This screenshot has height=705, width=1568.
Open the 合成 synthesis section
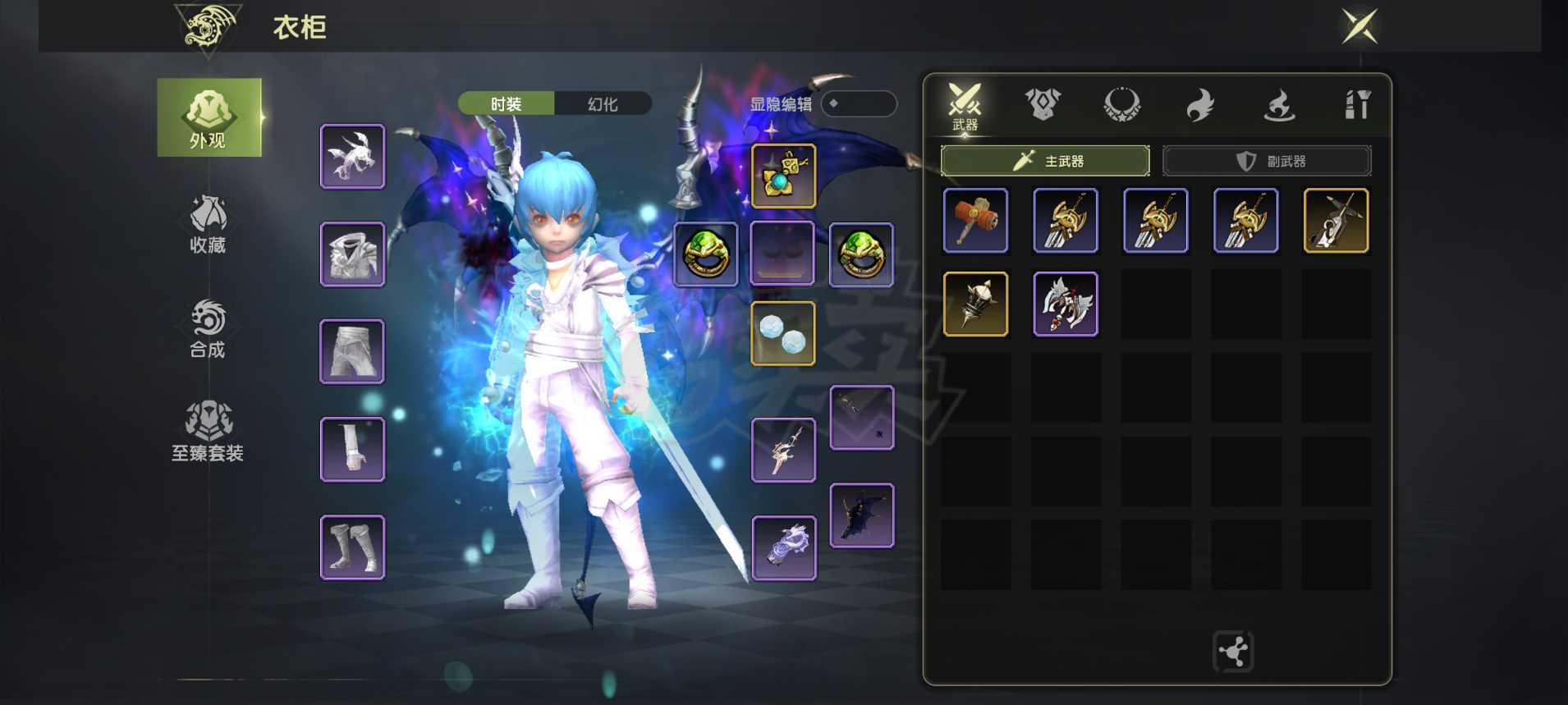pyautogui.click(x=208, y=328)
